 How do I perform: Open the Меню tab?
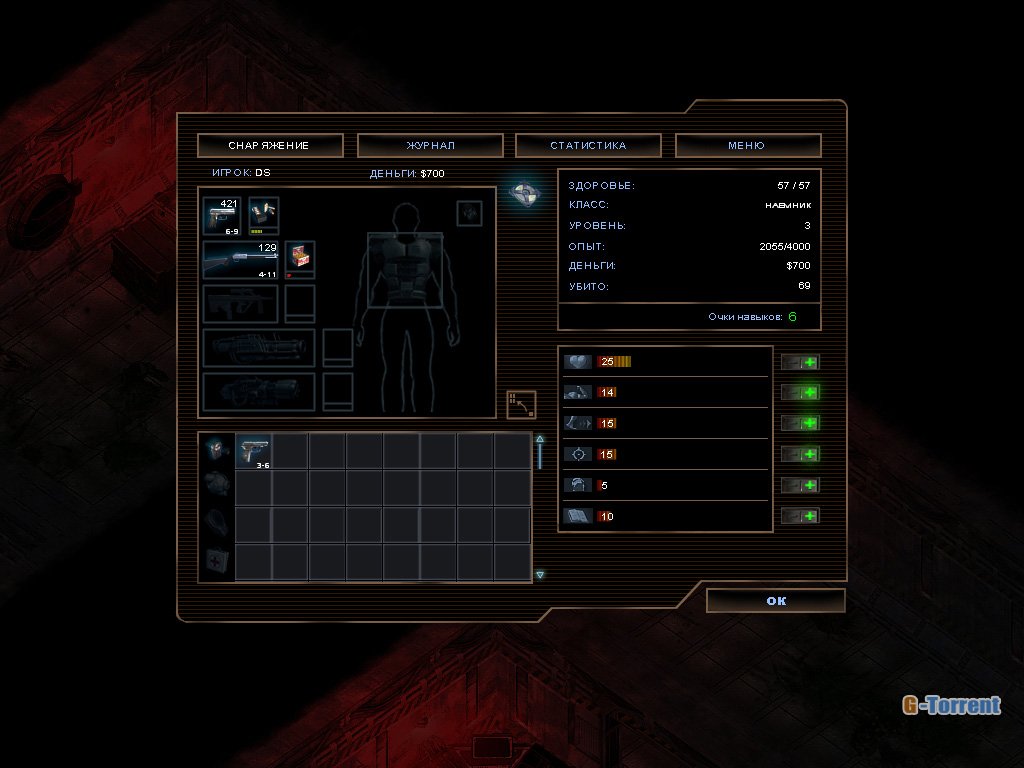click(747, 146)
